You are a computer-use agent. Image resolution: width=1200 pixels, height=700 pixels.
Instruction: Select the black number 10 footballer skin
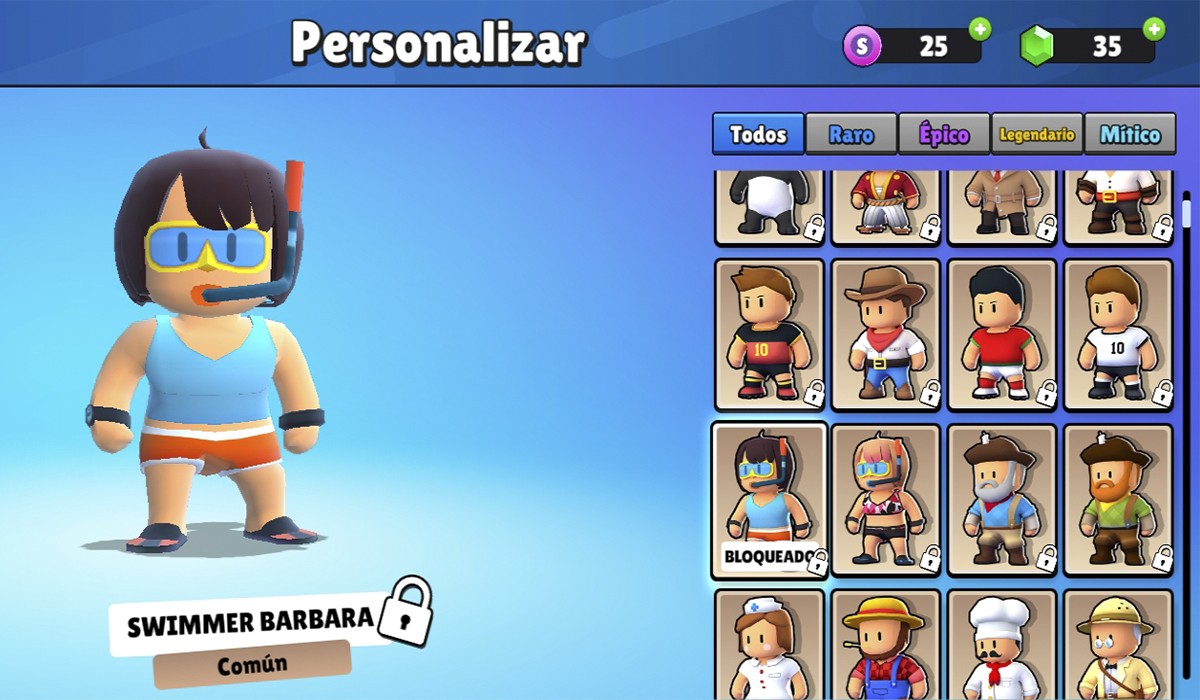tap(769, 335)
